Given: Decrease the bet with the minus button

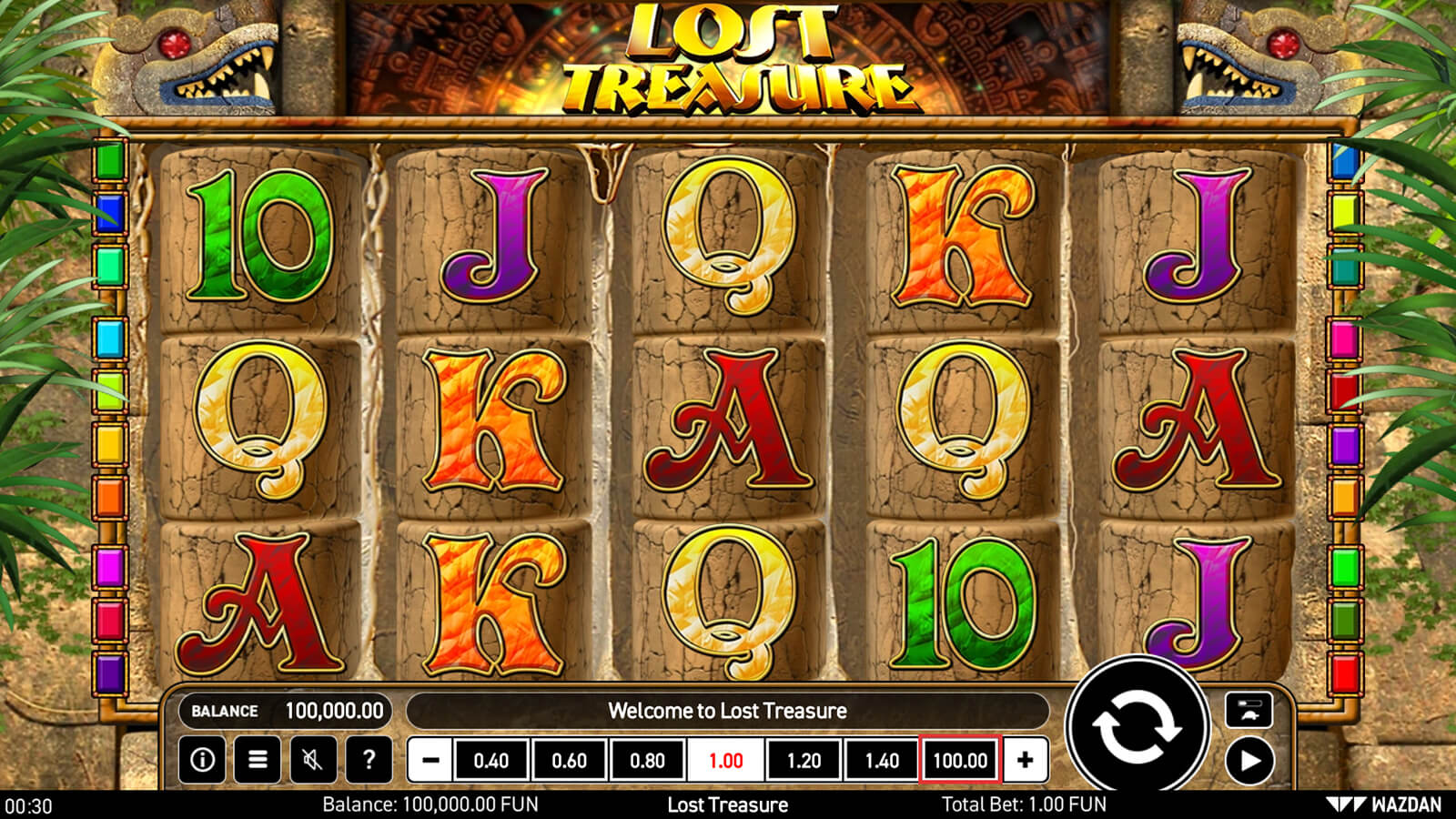Looking at the screenshot, I should [430, 760].
